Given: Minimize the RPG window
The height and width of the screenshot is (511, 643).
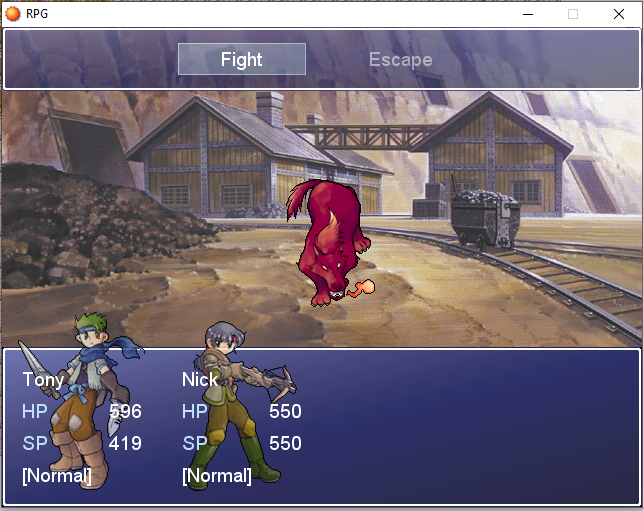Looking at the screenshot, I should coord(527,13).
